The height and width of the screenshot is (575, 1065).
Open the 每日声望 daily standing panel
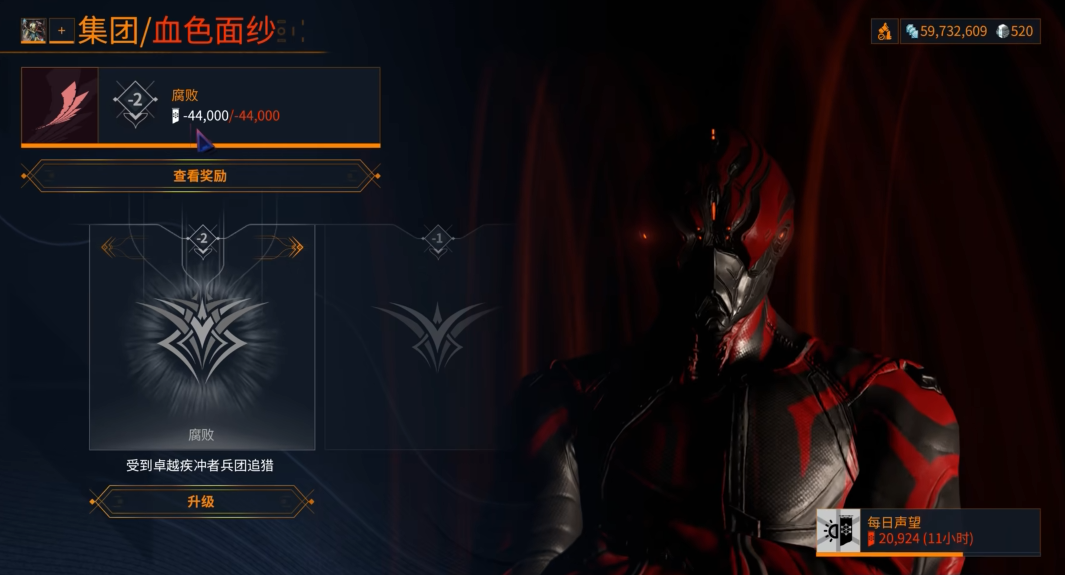point(928,531)
